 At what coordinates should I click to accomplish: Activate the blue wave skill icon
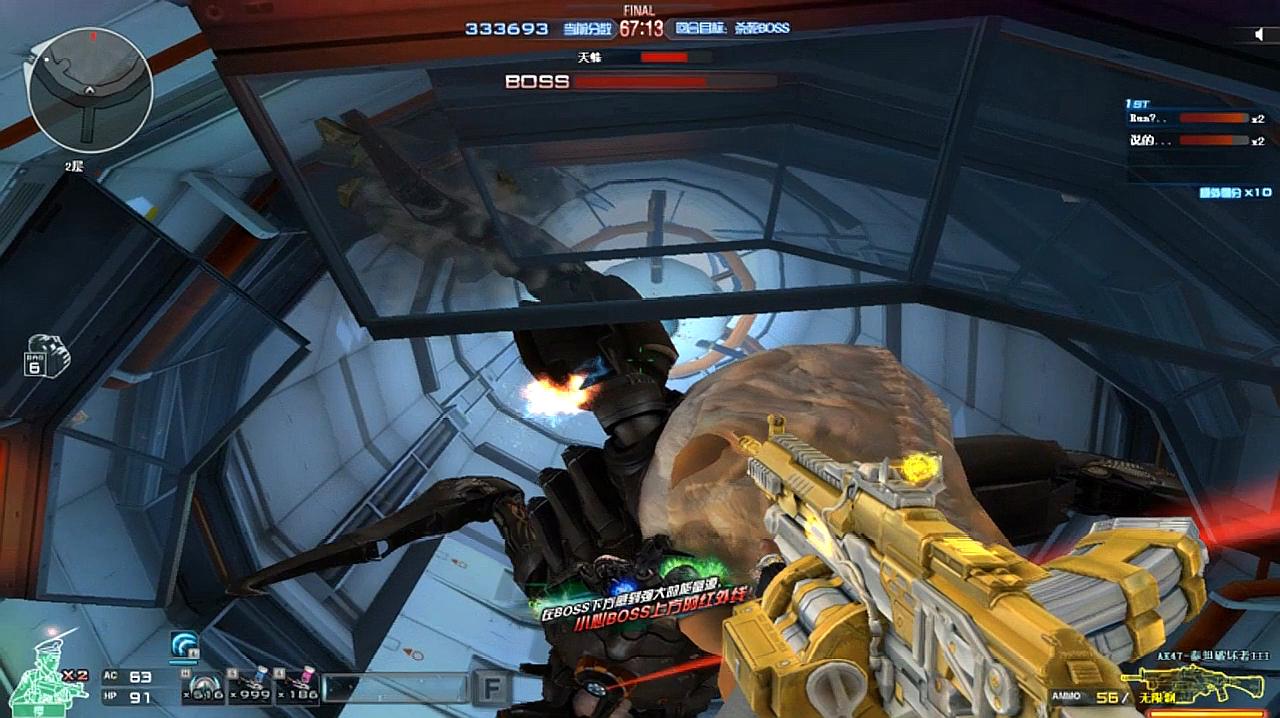(184, 646)
